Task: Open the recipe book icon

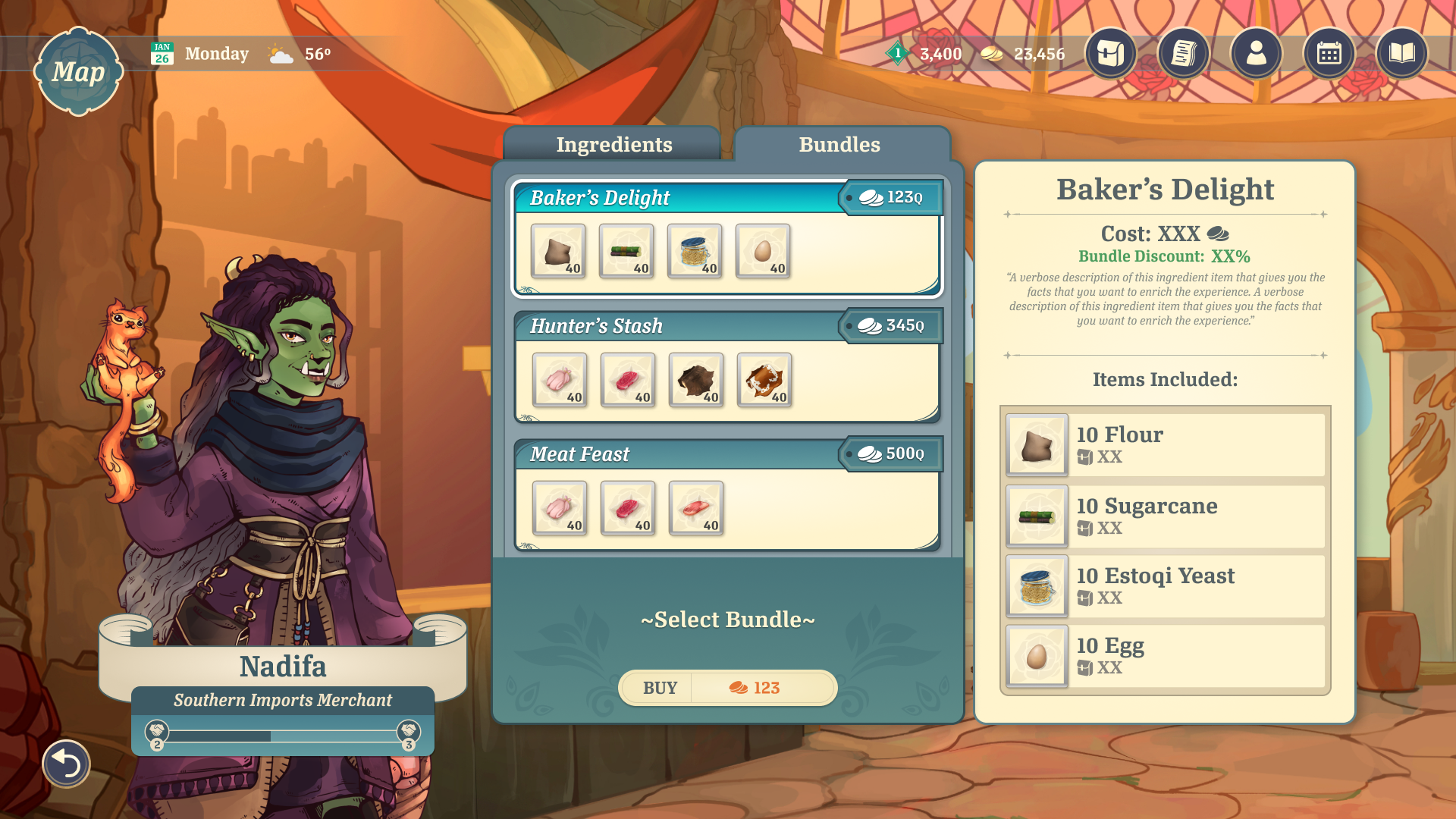Action: point(1401,53)
